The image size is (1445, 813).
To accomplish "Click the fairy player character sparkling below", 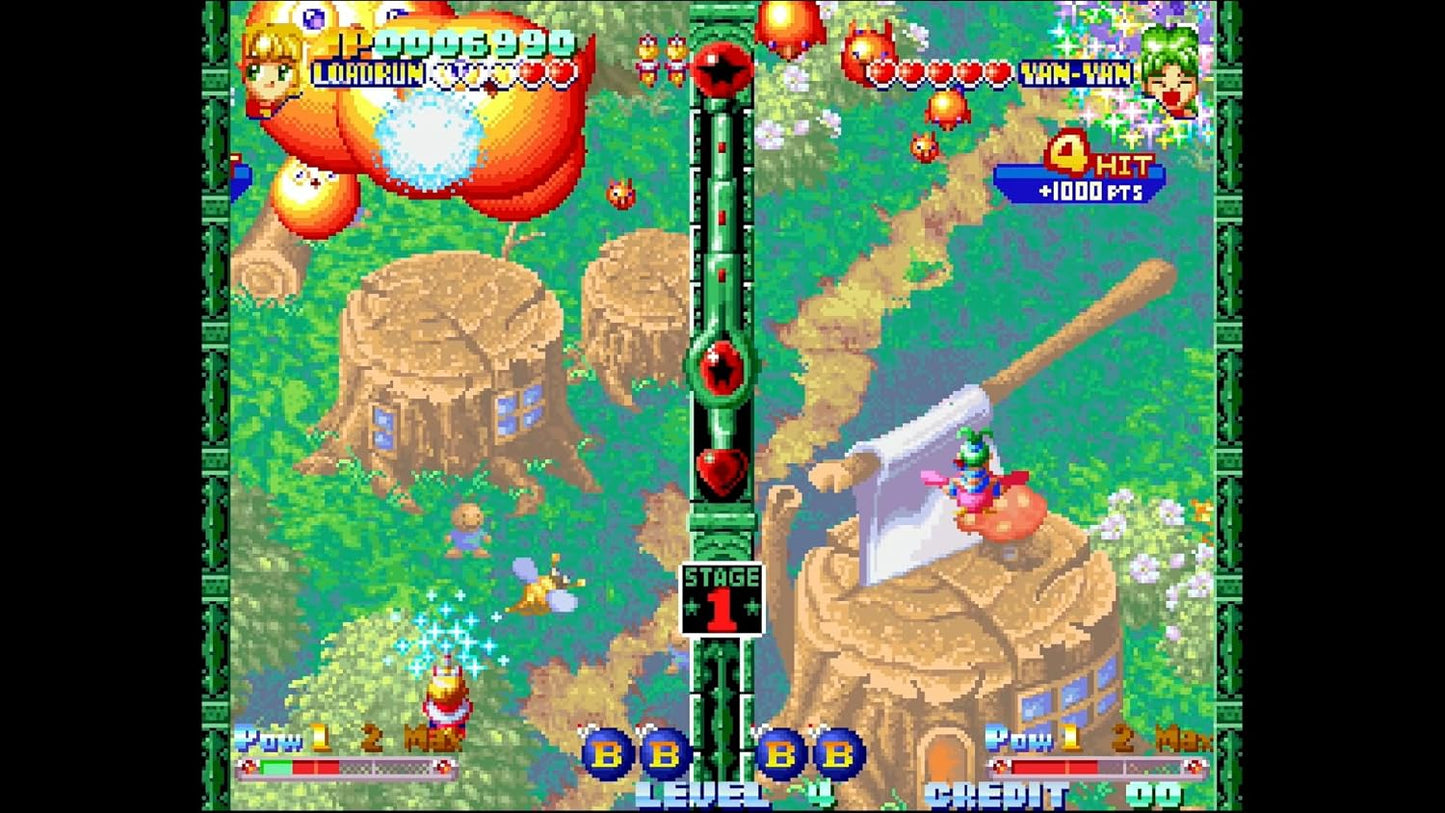I will 447,690.
